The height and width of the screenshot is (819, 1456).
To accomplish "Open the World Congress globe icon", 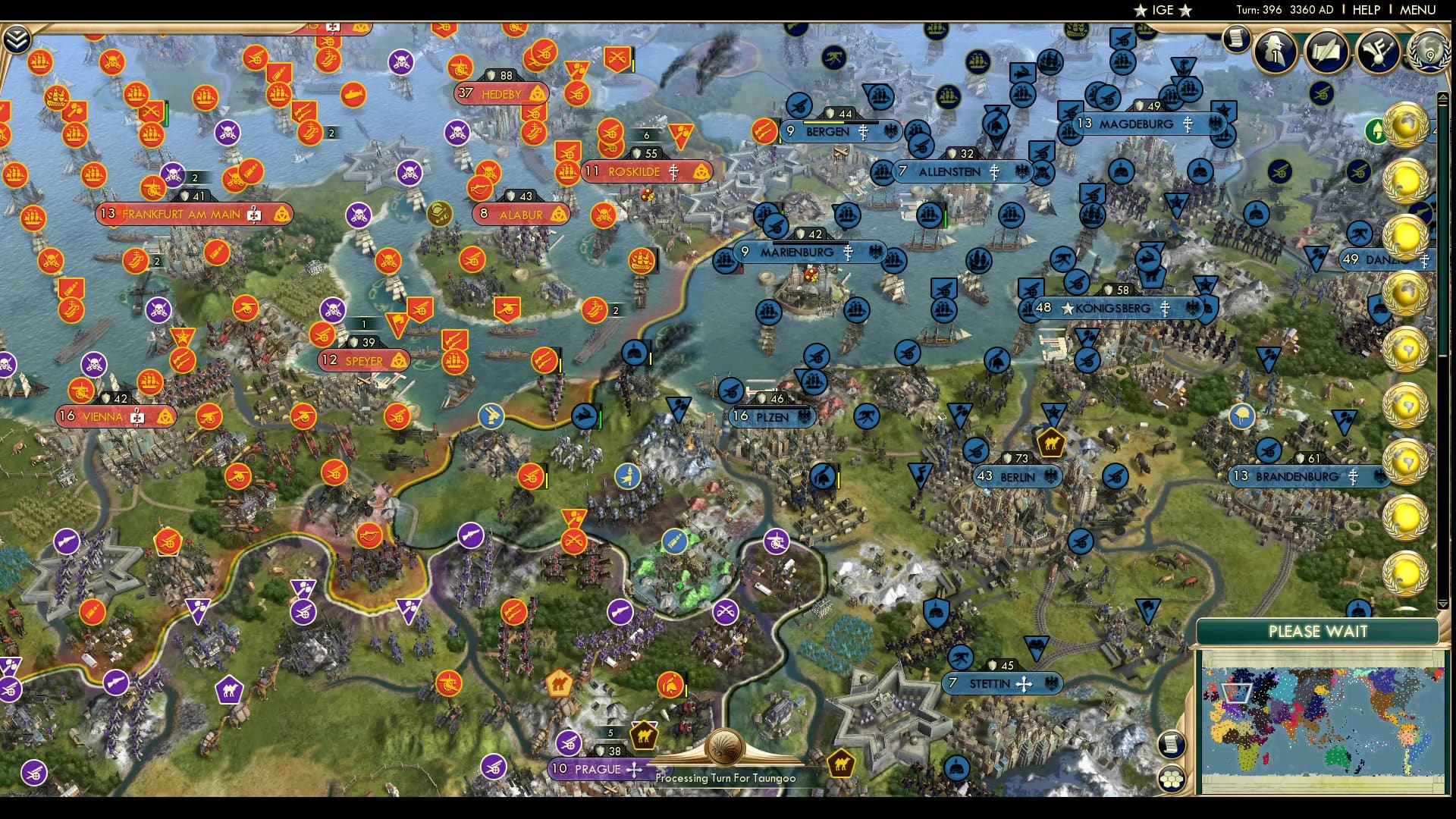I will pos(1429,53).
